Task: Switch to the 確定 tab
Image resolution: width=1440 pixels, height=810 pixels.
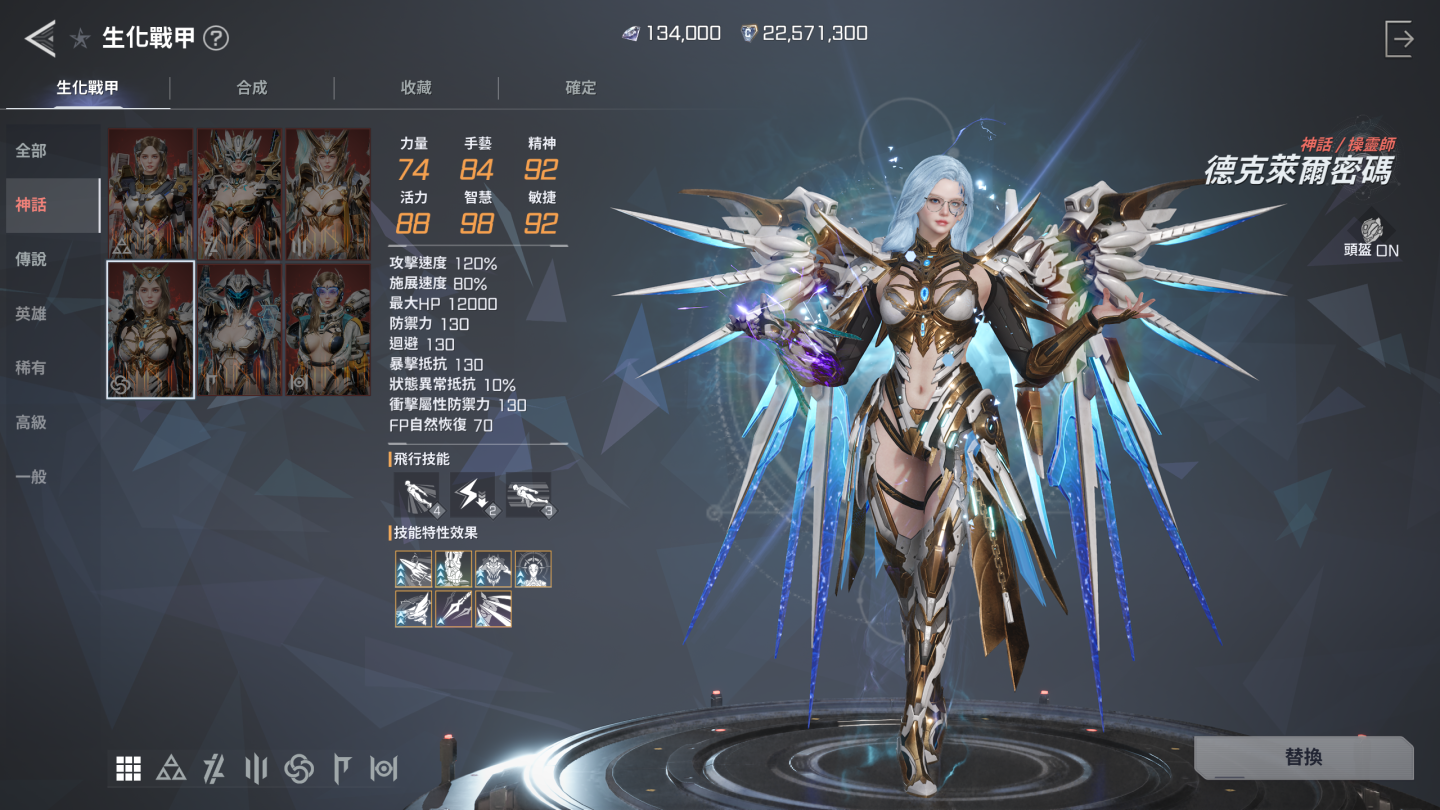Action: (x=580, y=88)
